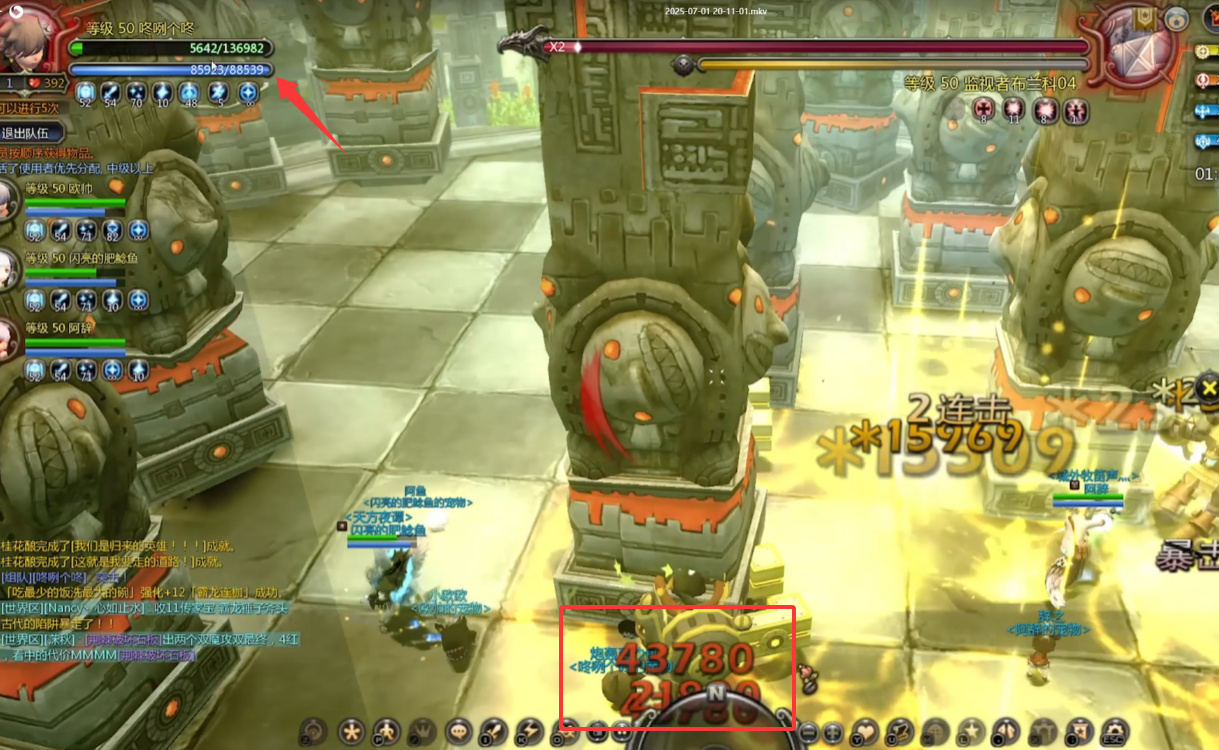Open the speech bubble chat icon
Image resolution: width=1219 pixels, height=750 pixels.
tap(458, 732)
